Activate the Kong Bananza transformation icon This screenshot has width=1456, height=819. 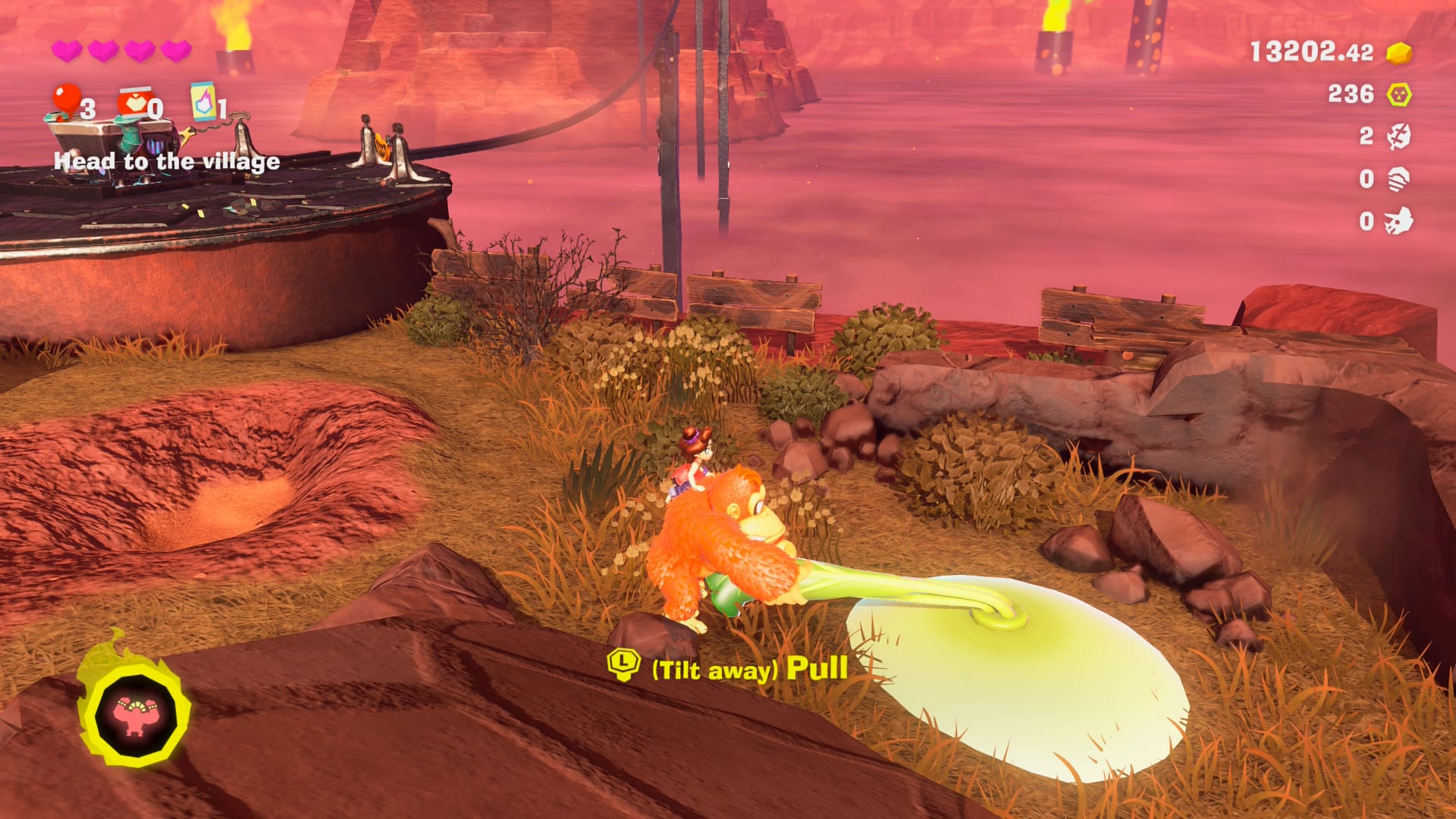[135, 713]
